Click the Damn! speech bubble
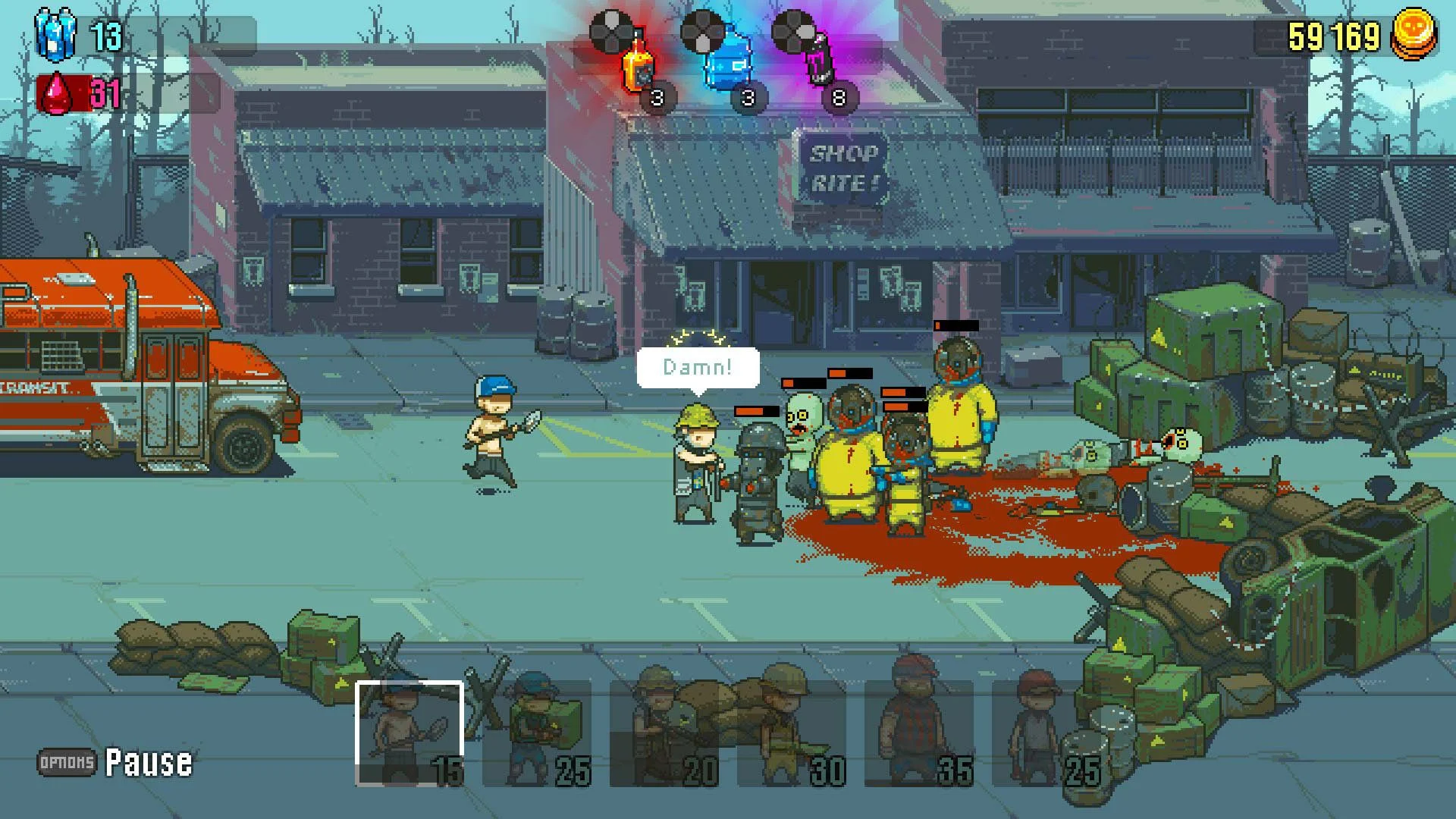The height and width of the screenshot is (819, 1456). point(698,367)
